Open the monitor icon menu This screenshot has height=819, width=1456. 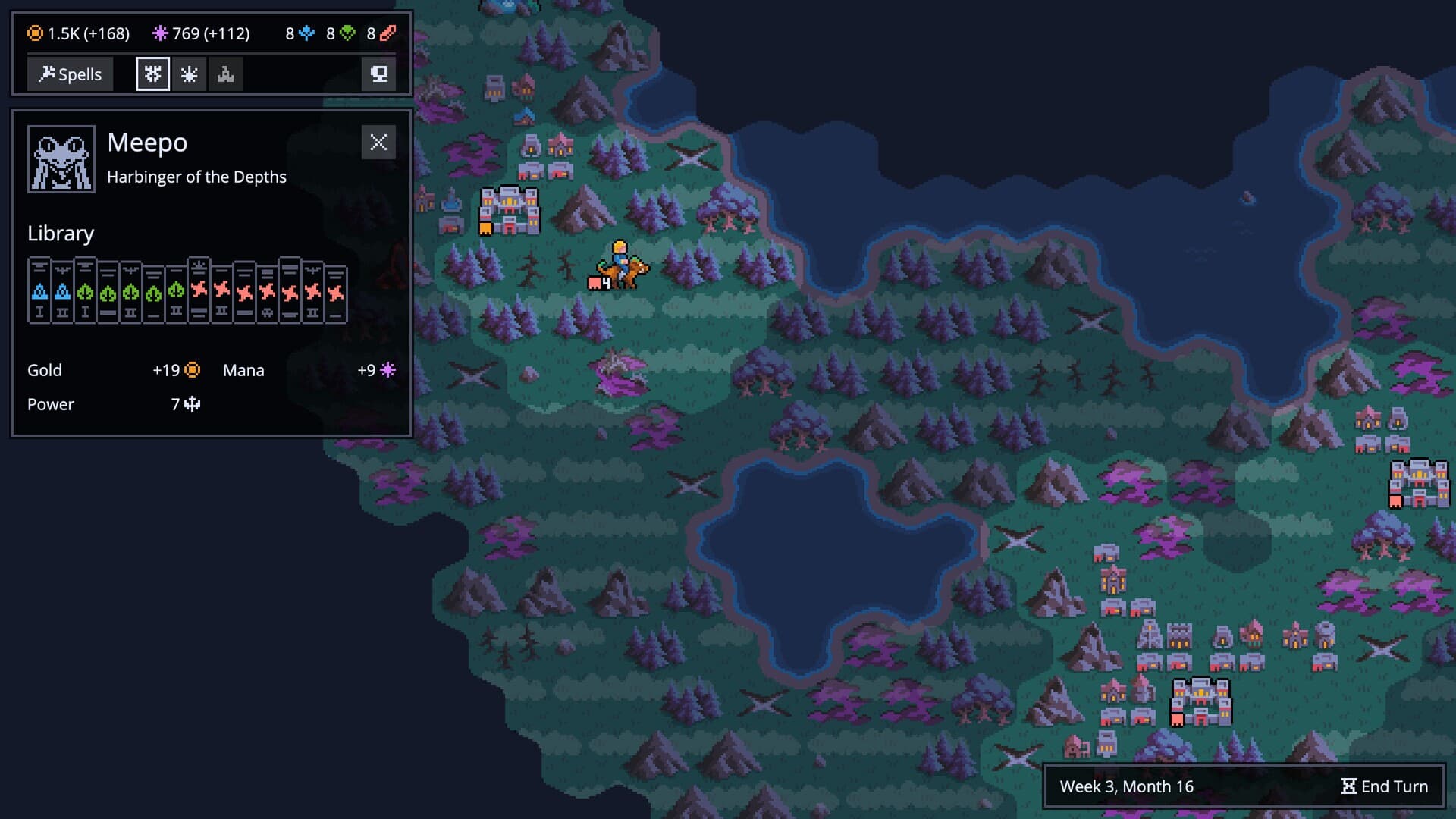pos(378,74)
